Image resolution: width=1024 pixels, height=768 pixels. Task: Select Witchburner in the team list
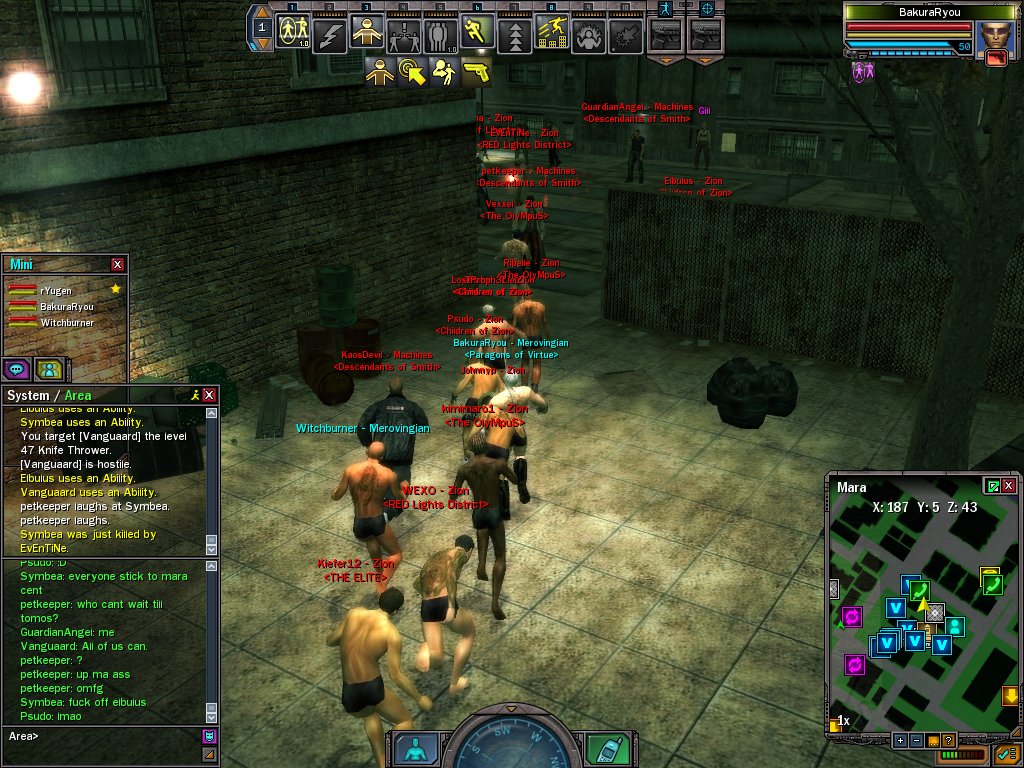coord(66,323)
